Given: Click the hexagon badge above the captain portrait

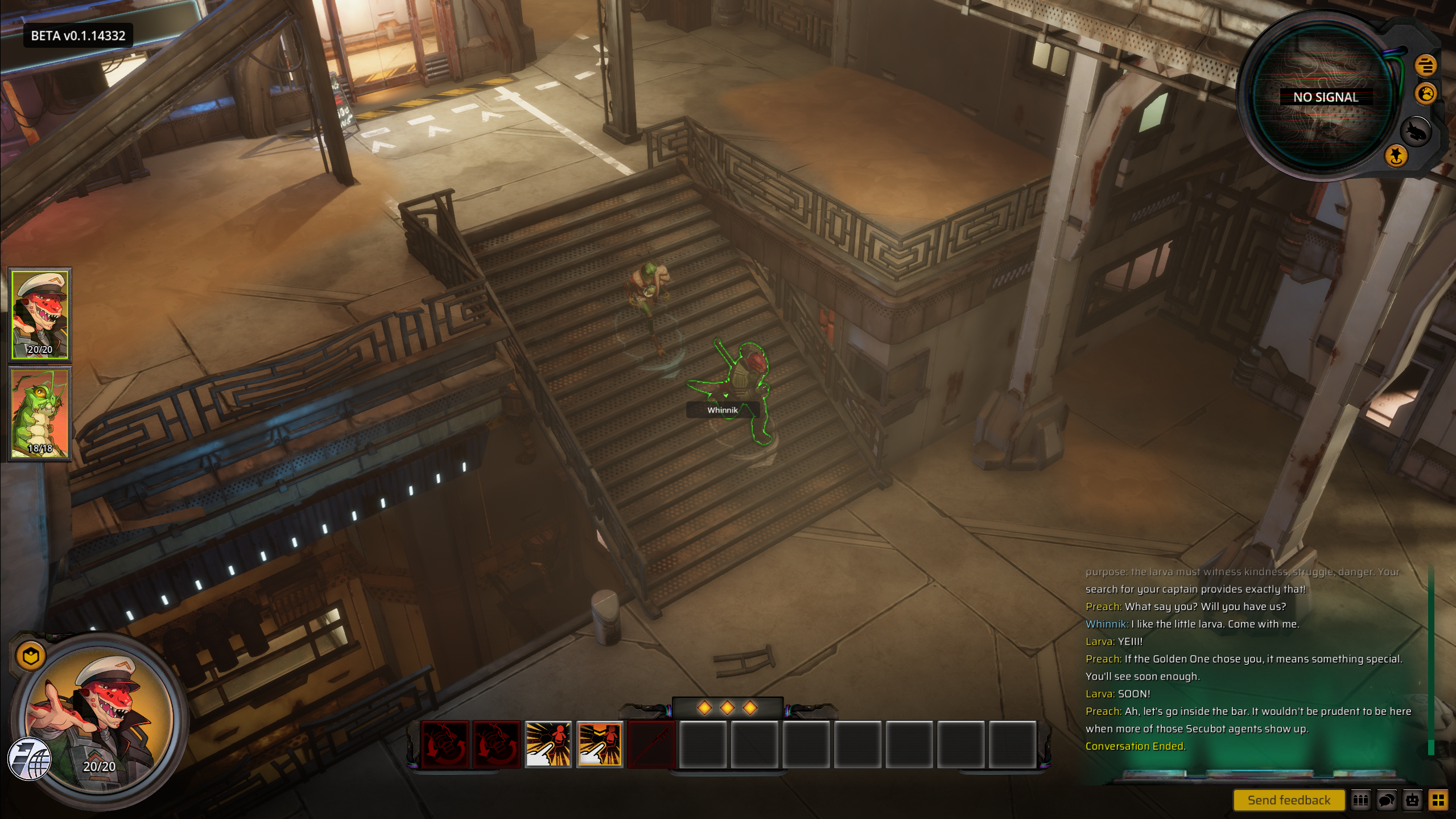Looking at the screenshot, I should coord(31,656).
